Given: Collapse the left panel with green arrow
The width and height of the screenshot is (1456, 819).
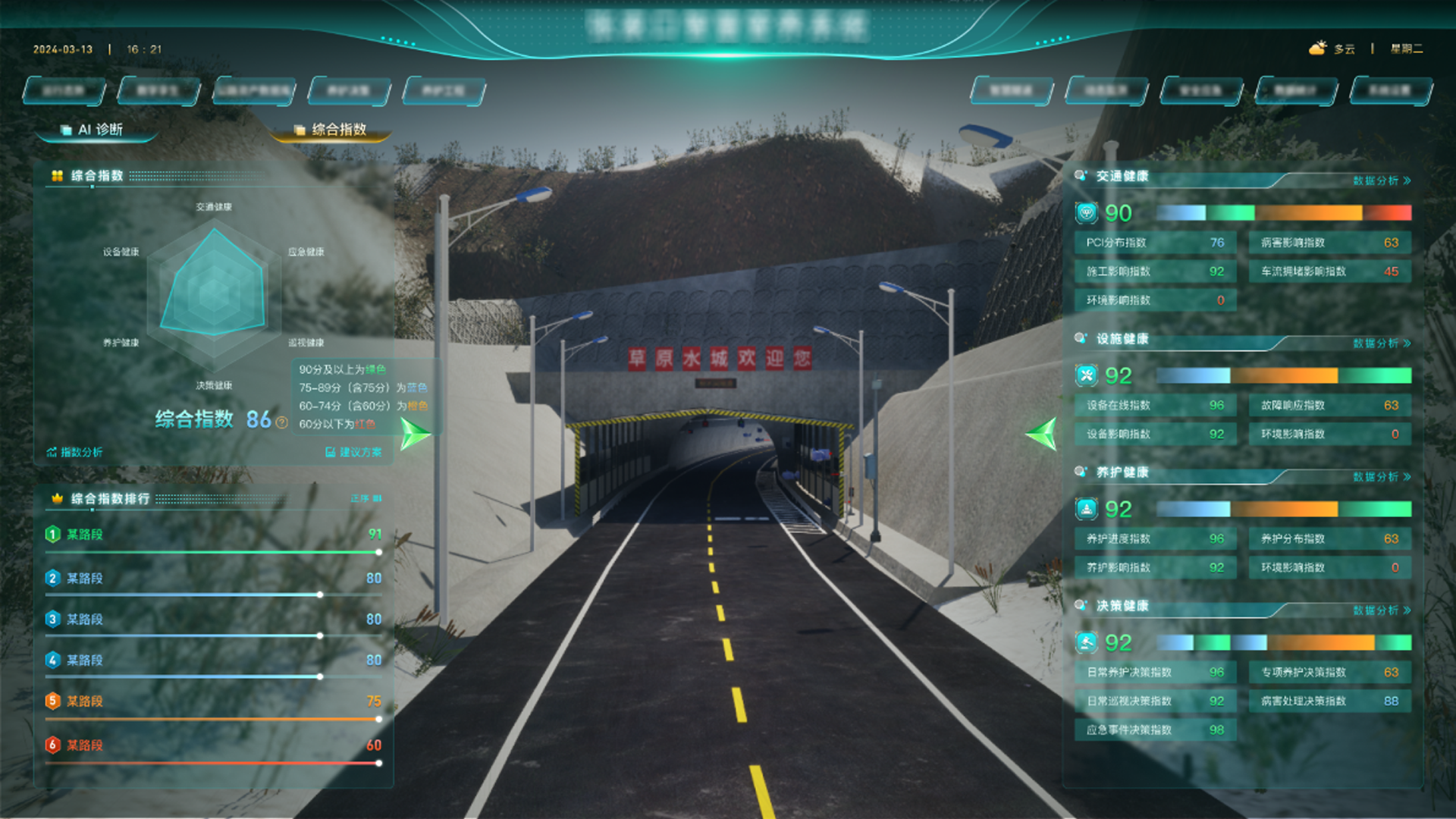Looking at the screenshot, I should [x=415, y=434].
